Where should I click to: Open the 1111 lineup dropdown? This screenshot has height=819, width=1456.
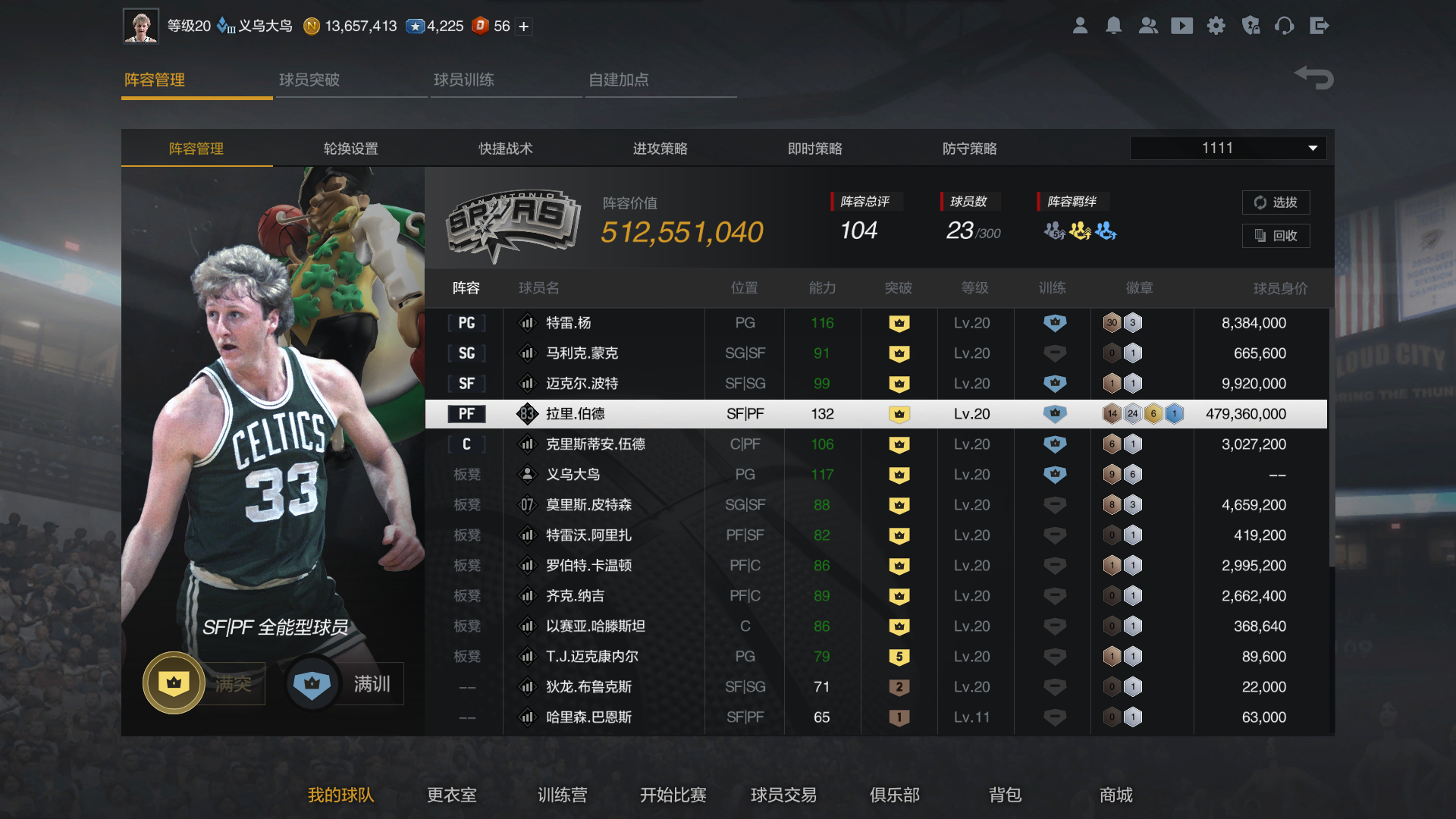point(1227,148)
